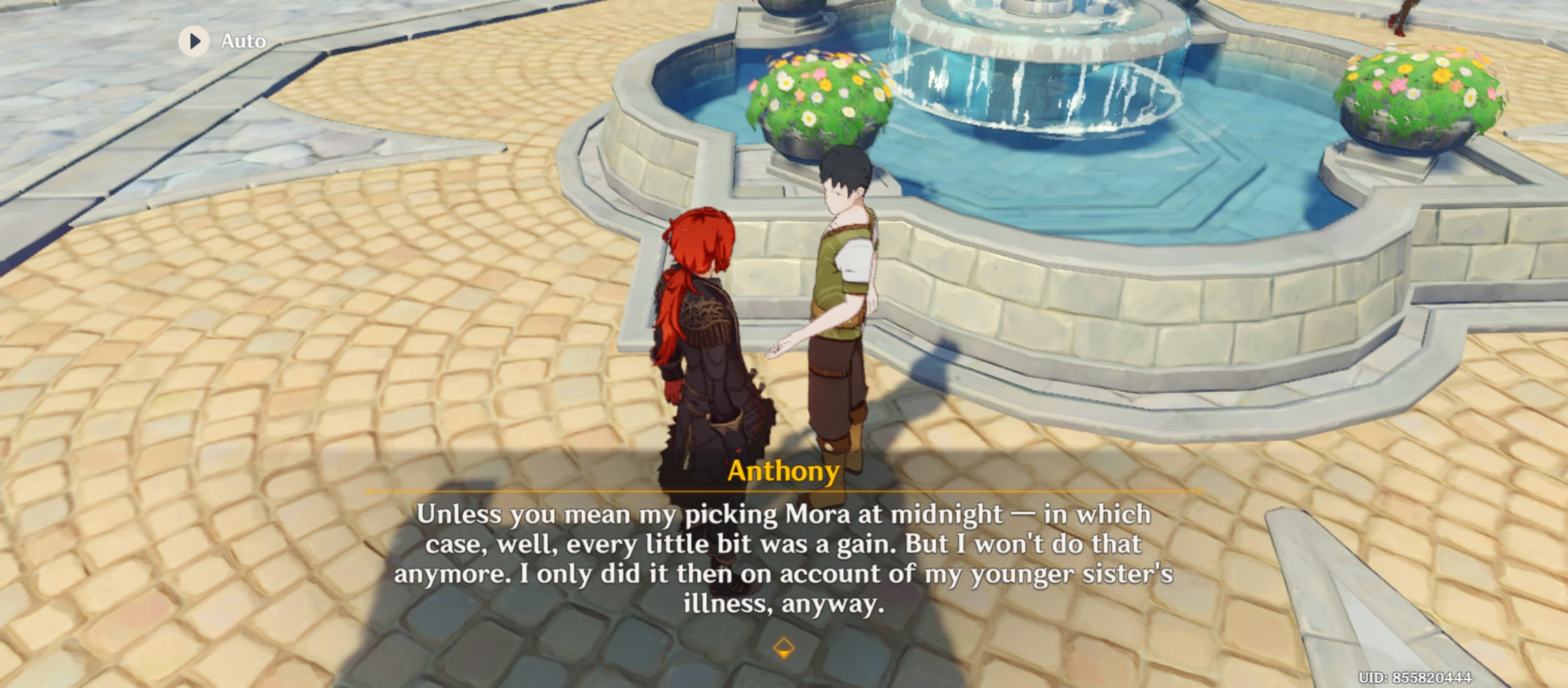The height and width of the screenshot is (688, 1568).
Task: Click the Auto play arrow icon
Action: click(193, 41)
